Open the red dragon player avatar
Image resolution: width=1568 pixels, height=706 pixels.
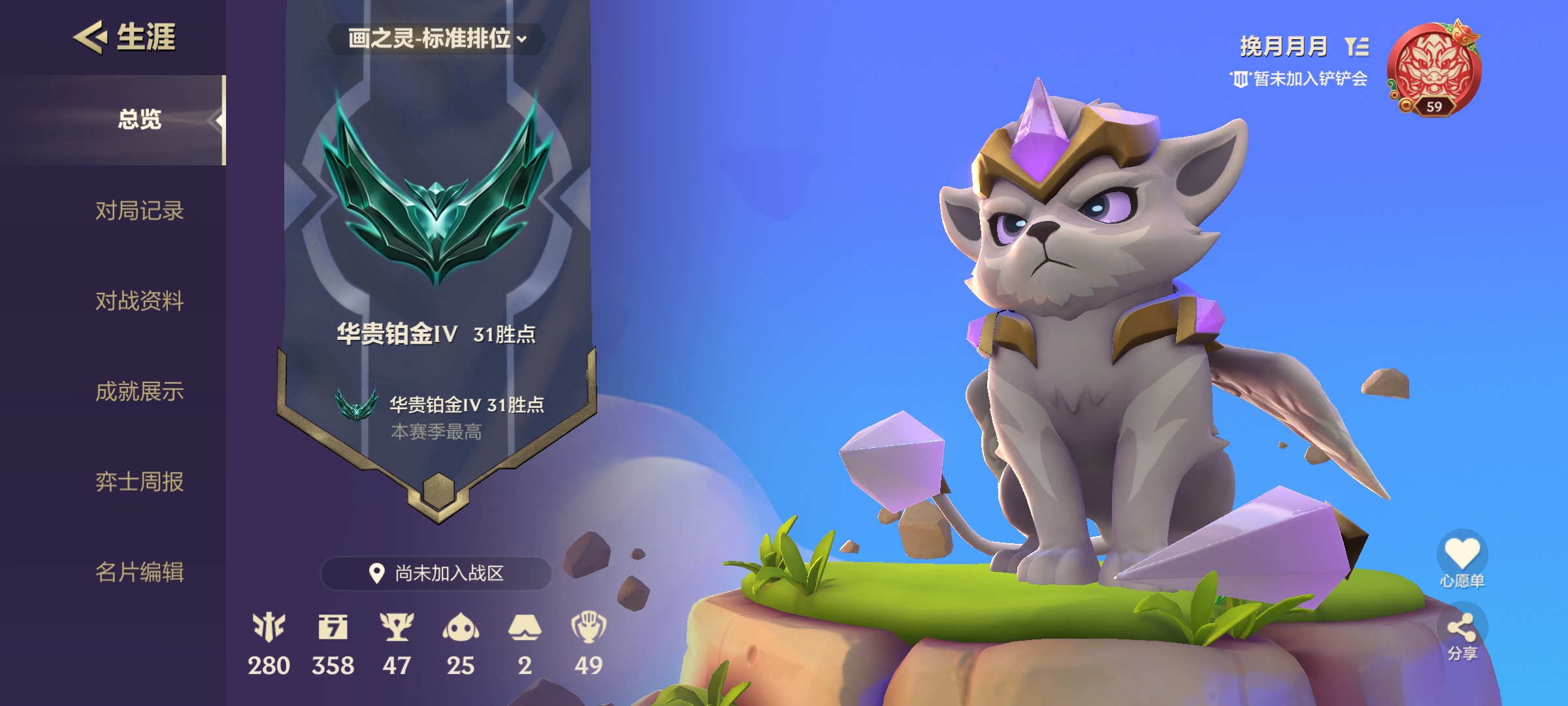[1433, 69]
